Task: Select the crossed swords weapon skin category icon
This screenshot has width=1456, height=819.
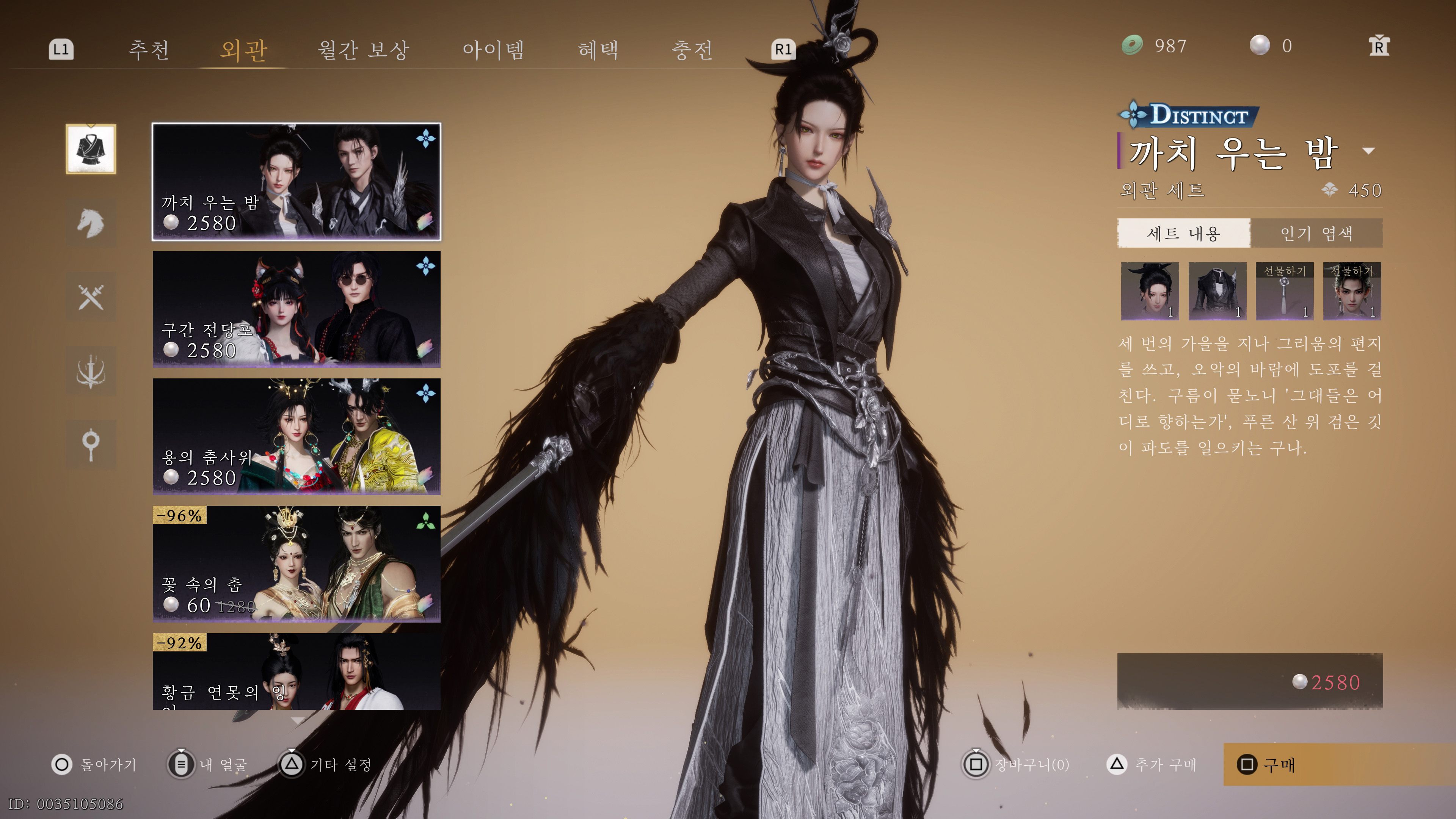Action: (92, 297)
